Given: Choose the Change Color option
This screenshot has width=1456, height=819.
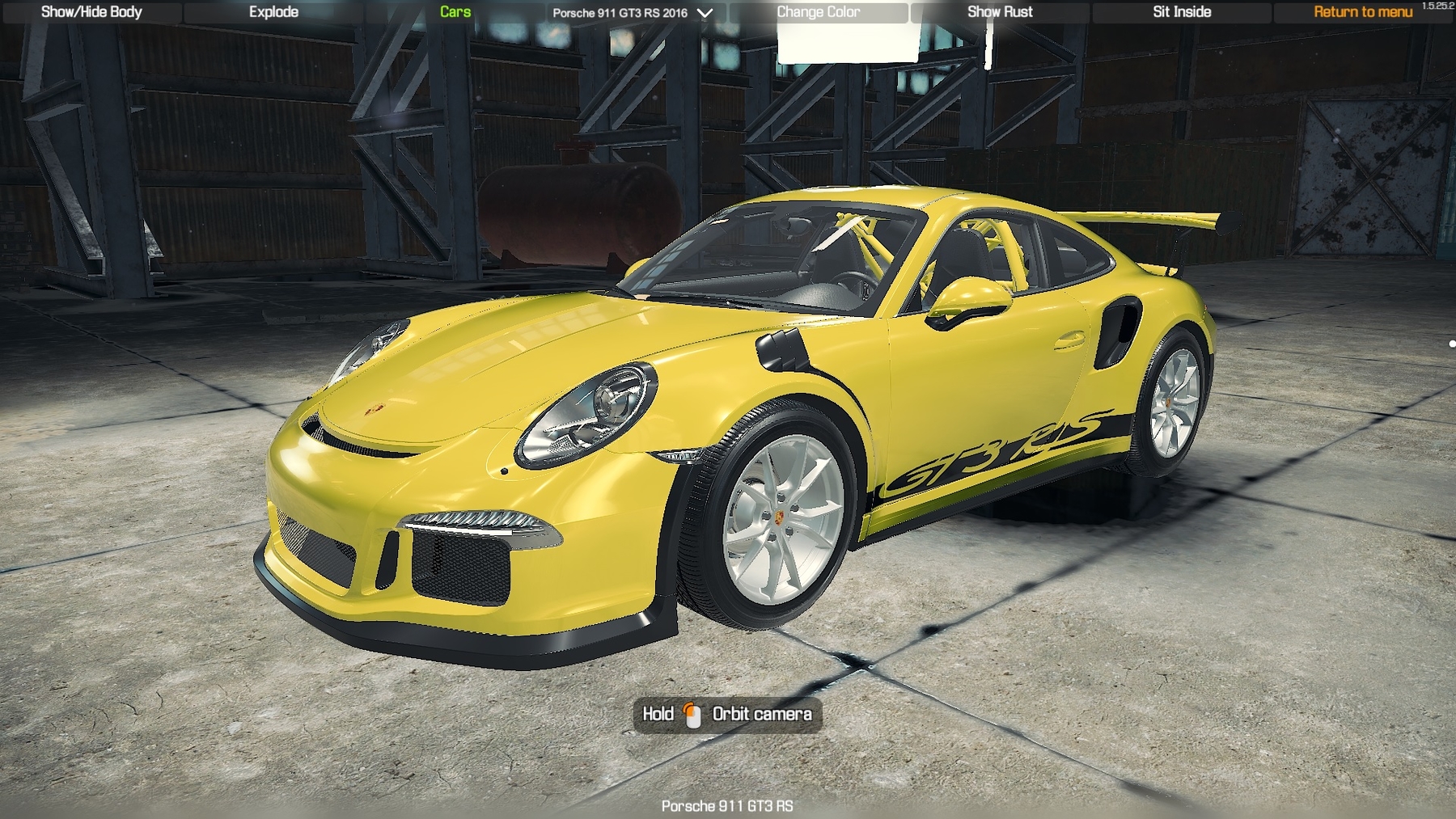Looking at the screenshot, I should click(819, 12).
